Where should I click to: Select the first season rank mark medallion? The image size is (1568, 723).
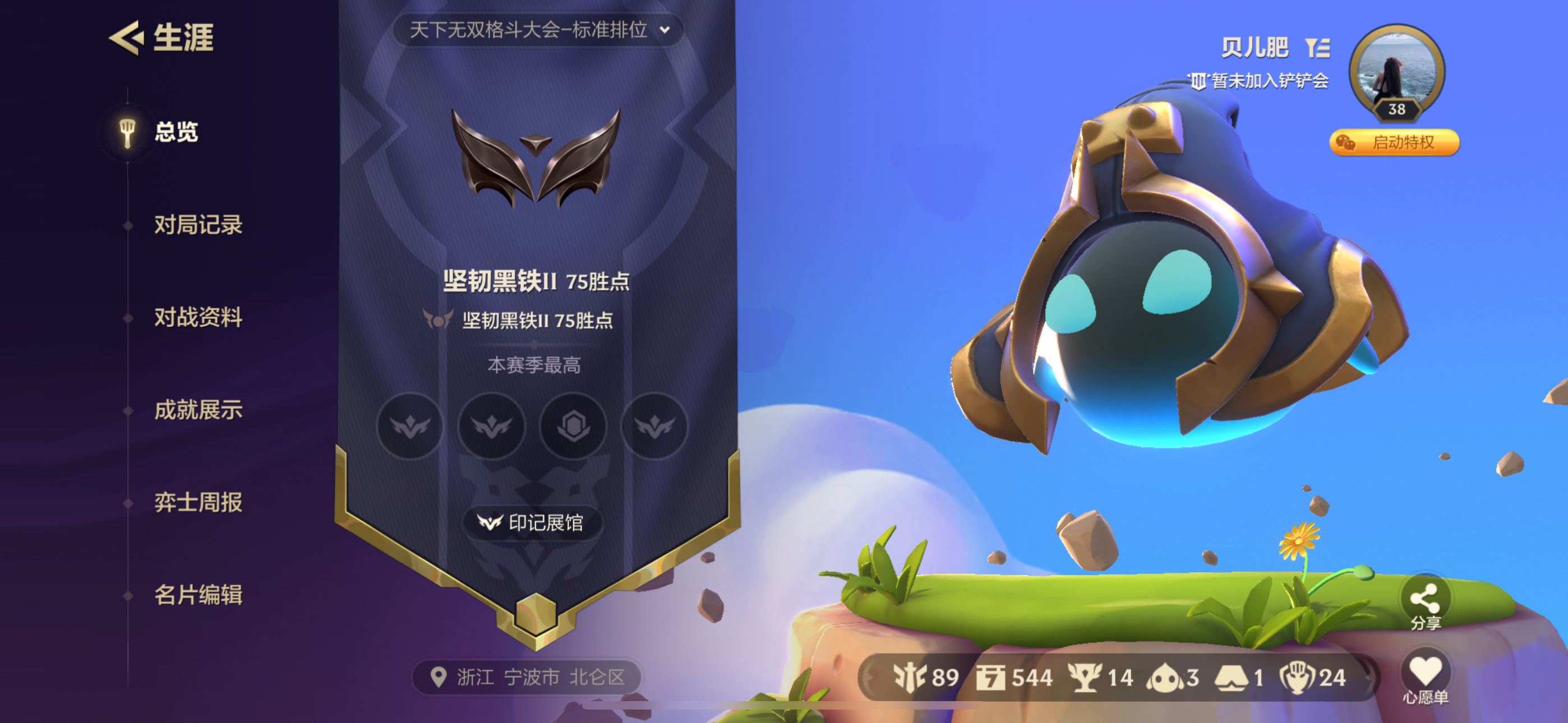411,427
